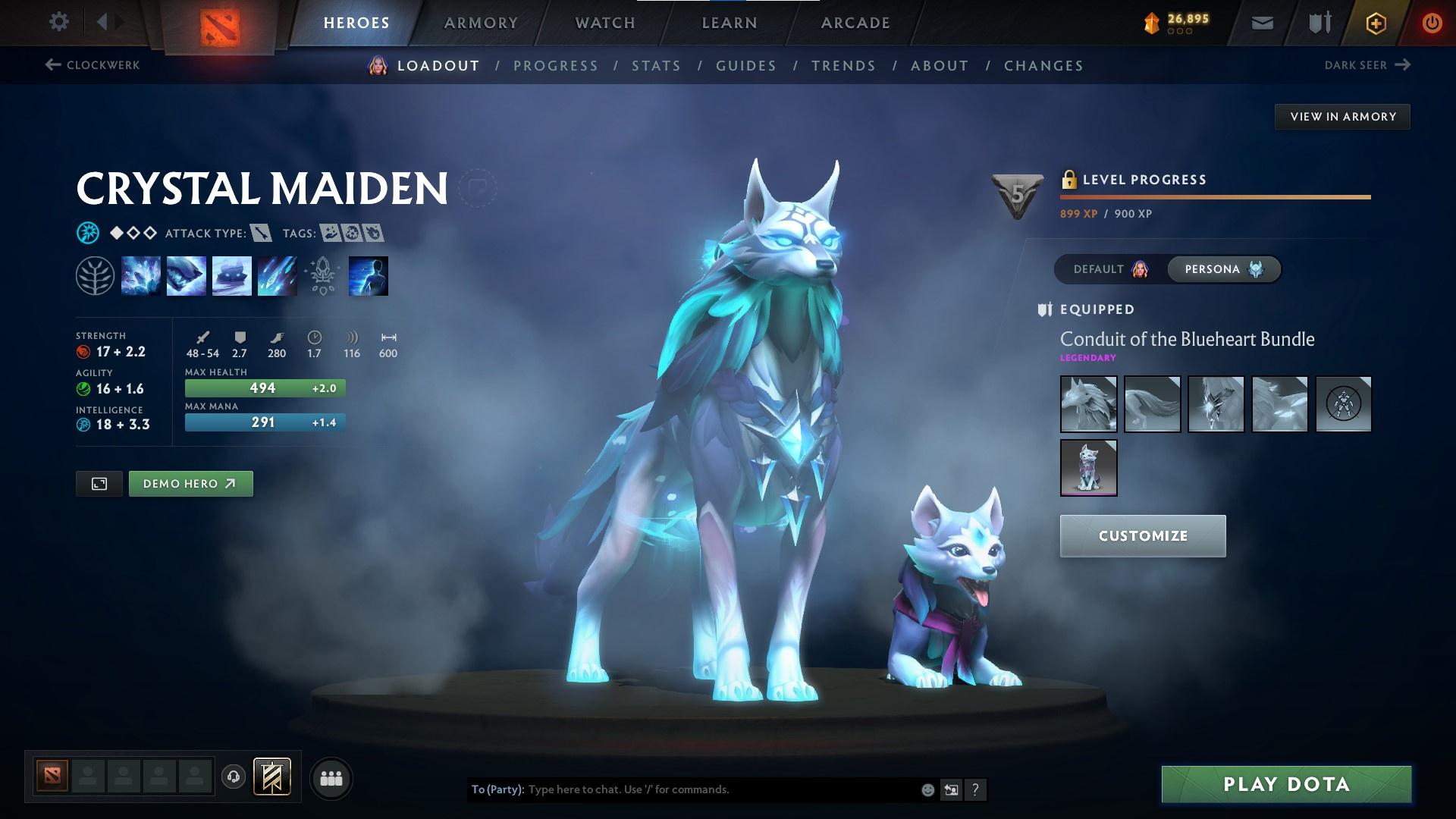Click the party chat input box
This screenshot has height=819, width=1456.
click(x=720, y=789)
